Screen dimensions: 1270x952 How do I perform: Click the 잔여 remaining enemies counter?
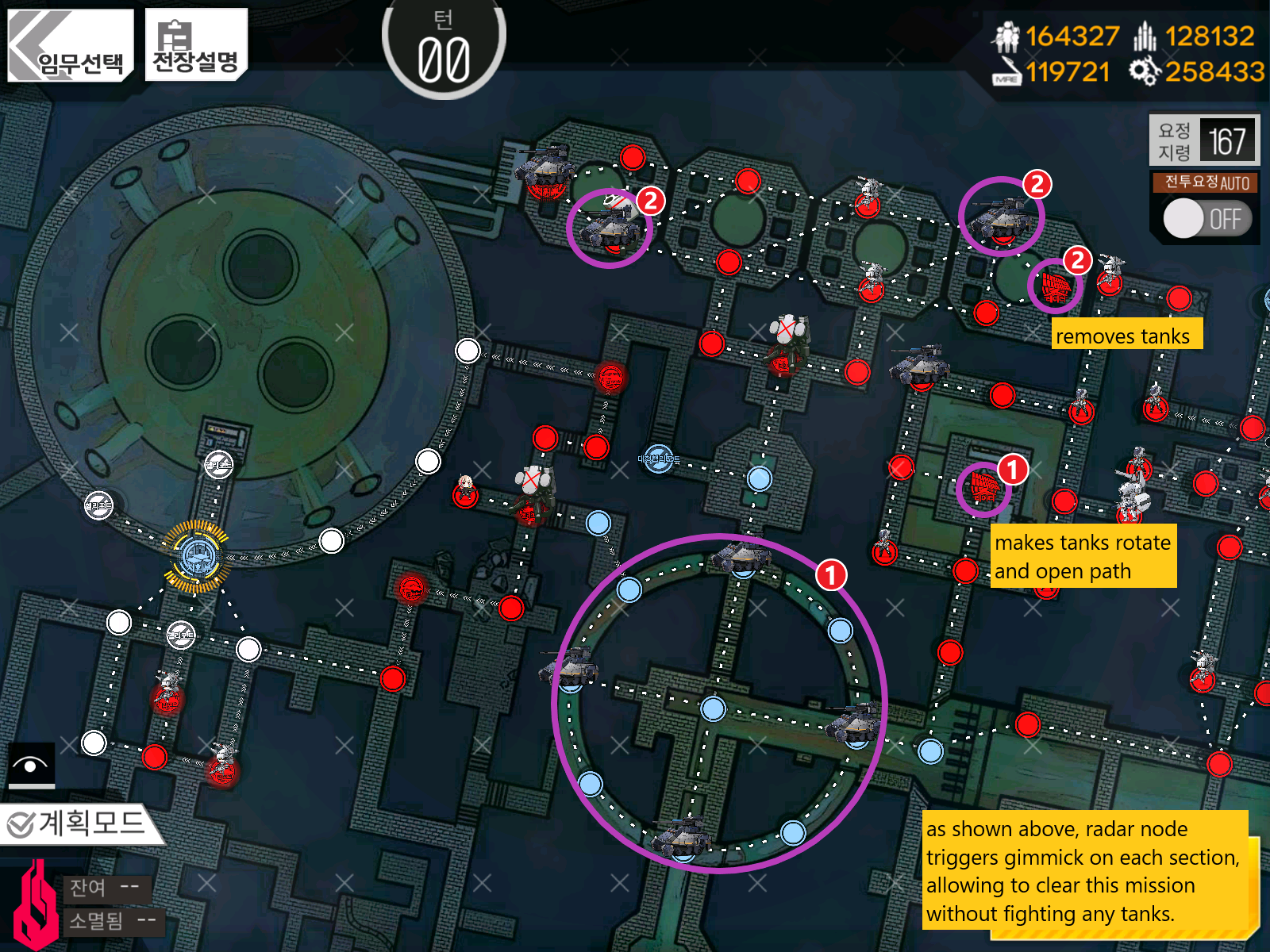click(106, 889)
